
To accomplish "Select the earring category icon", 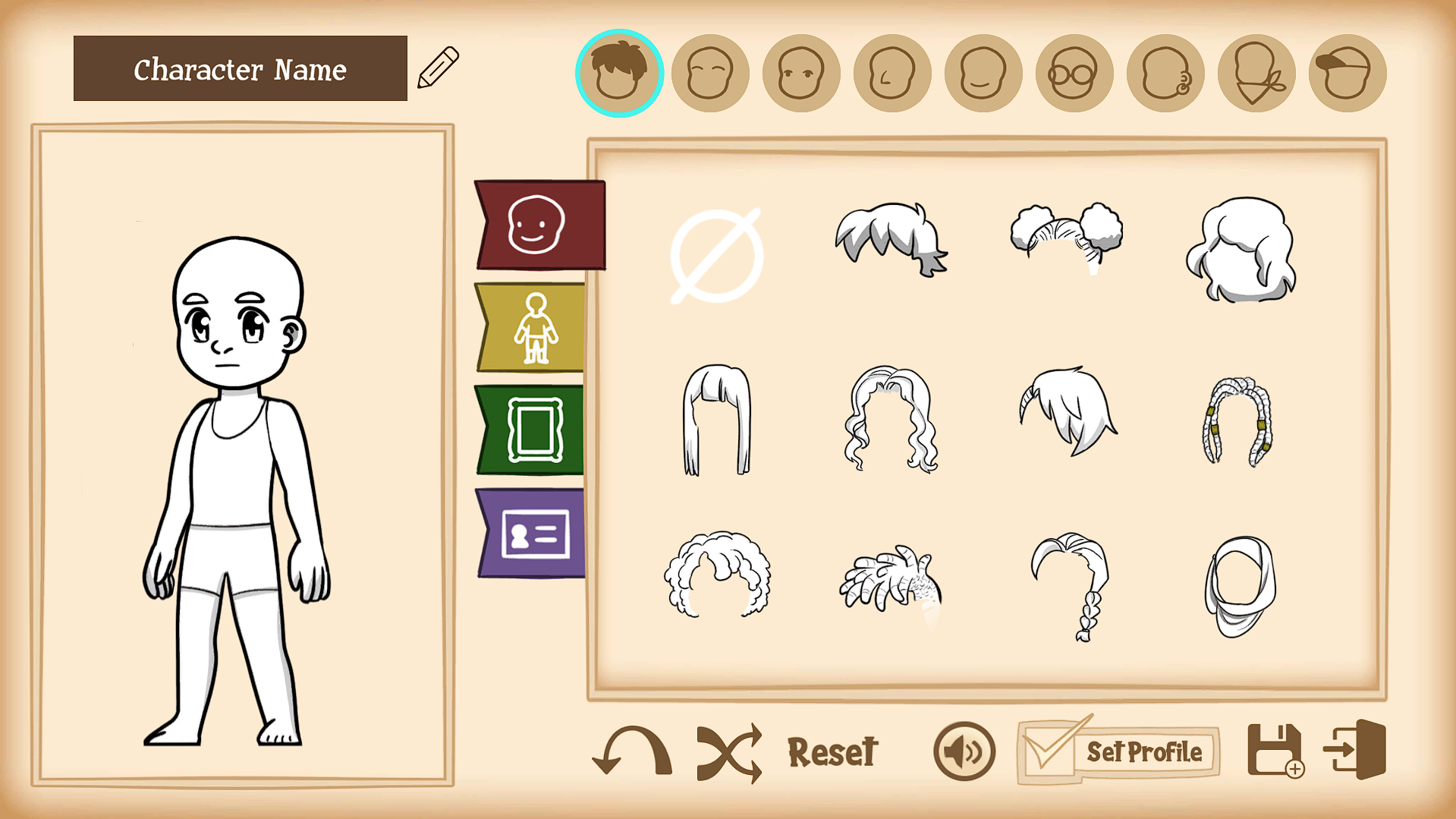I will (1165, 72).
